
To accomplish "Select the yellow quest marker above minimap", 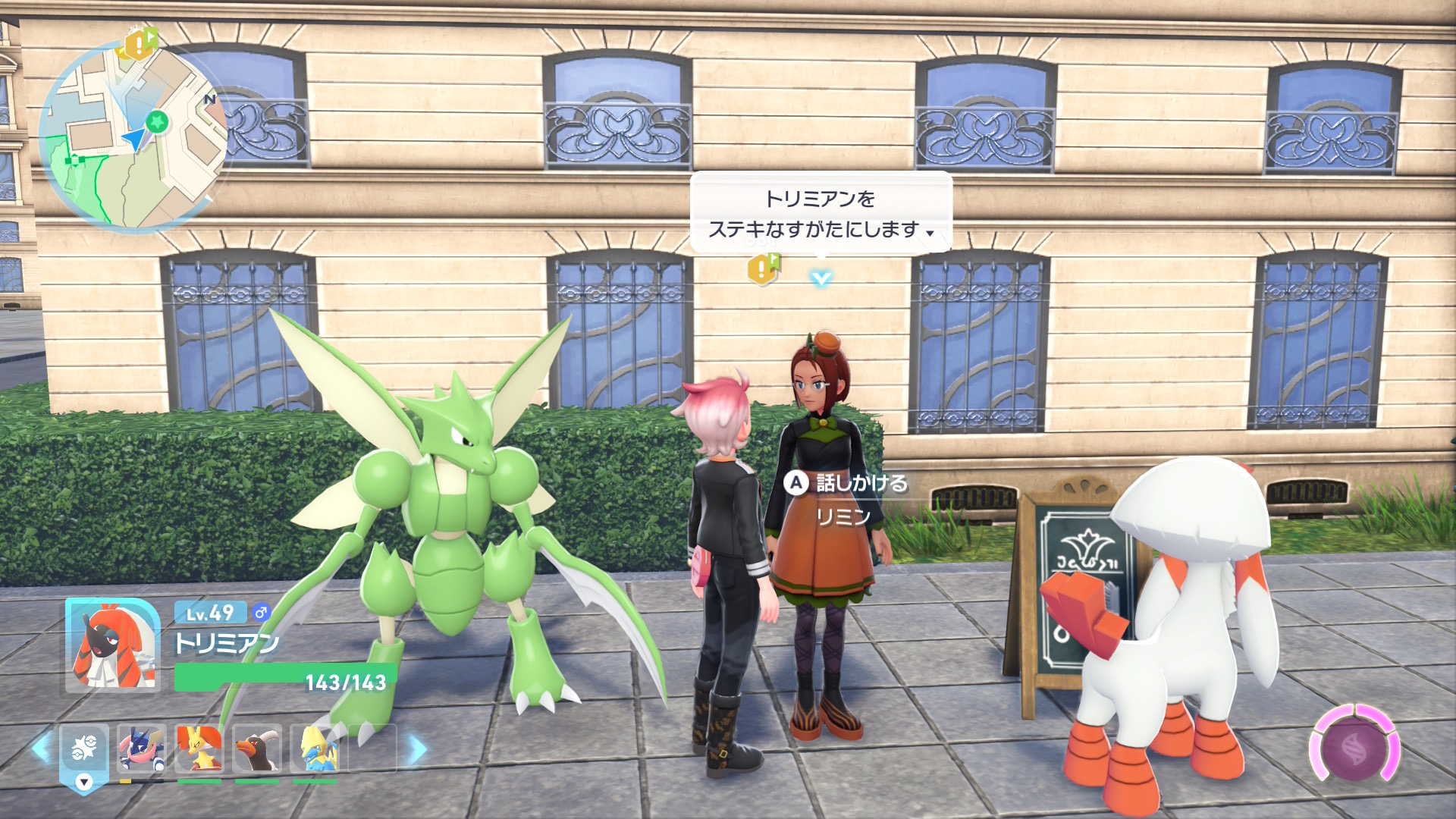I will (140, 44).
